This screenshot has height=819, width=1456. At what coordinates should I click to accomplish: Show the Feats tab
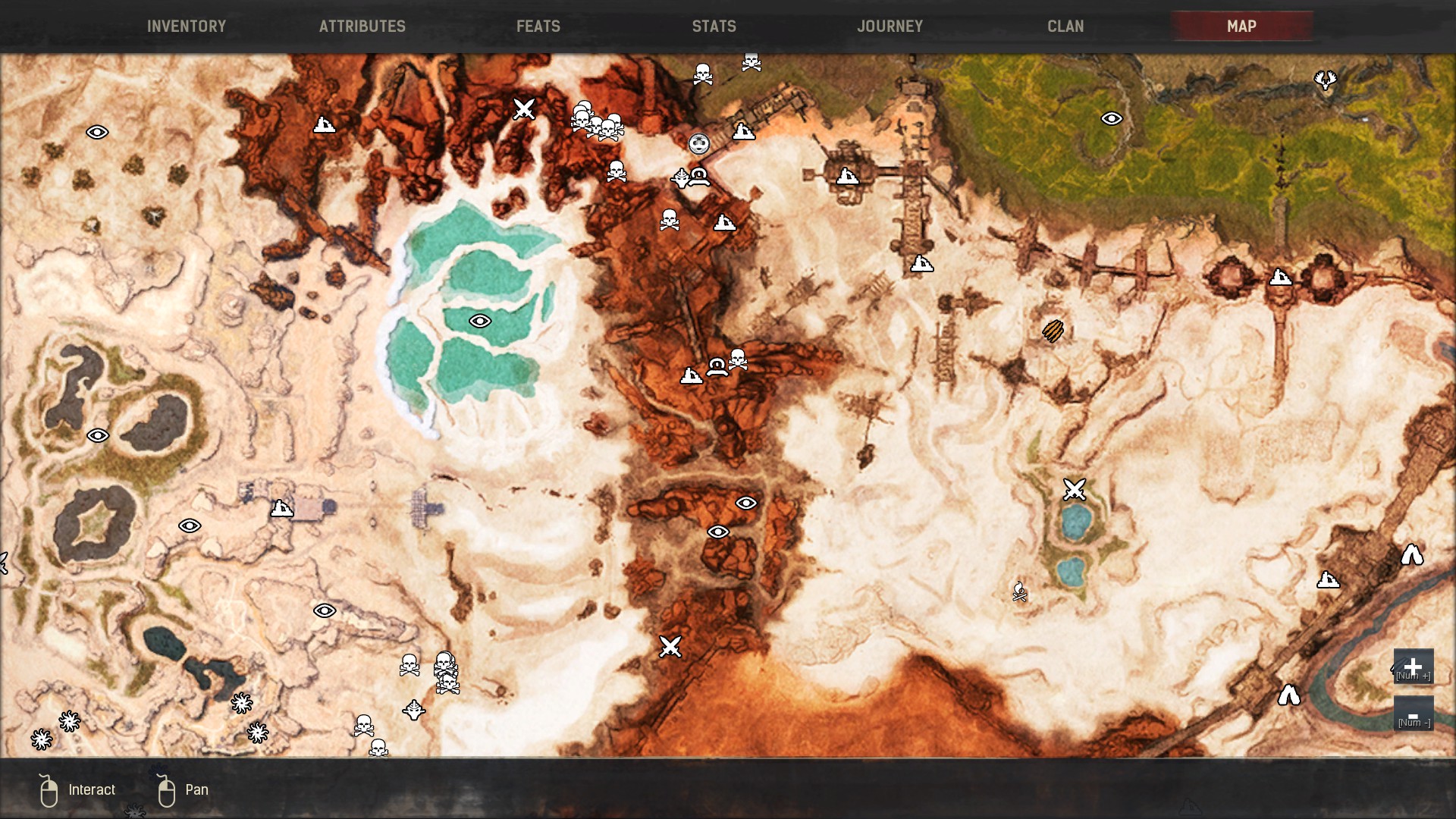click(538, 27)
